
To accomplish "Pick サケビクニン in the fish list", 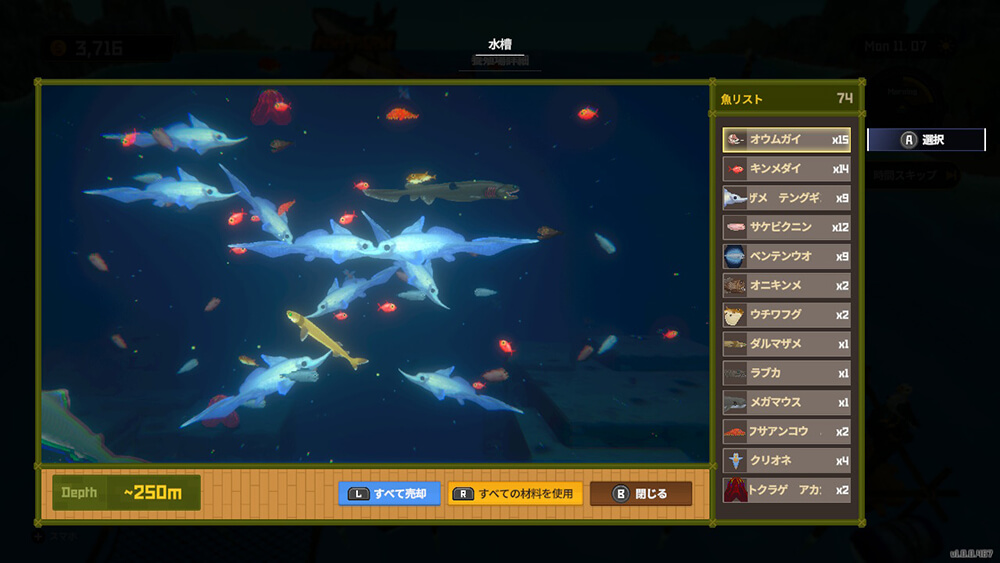I will (786, 227).
